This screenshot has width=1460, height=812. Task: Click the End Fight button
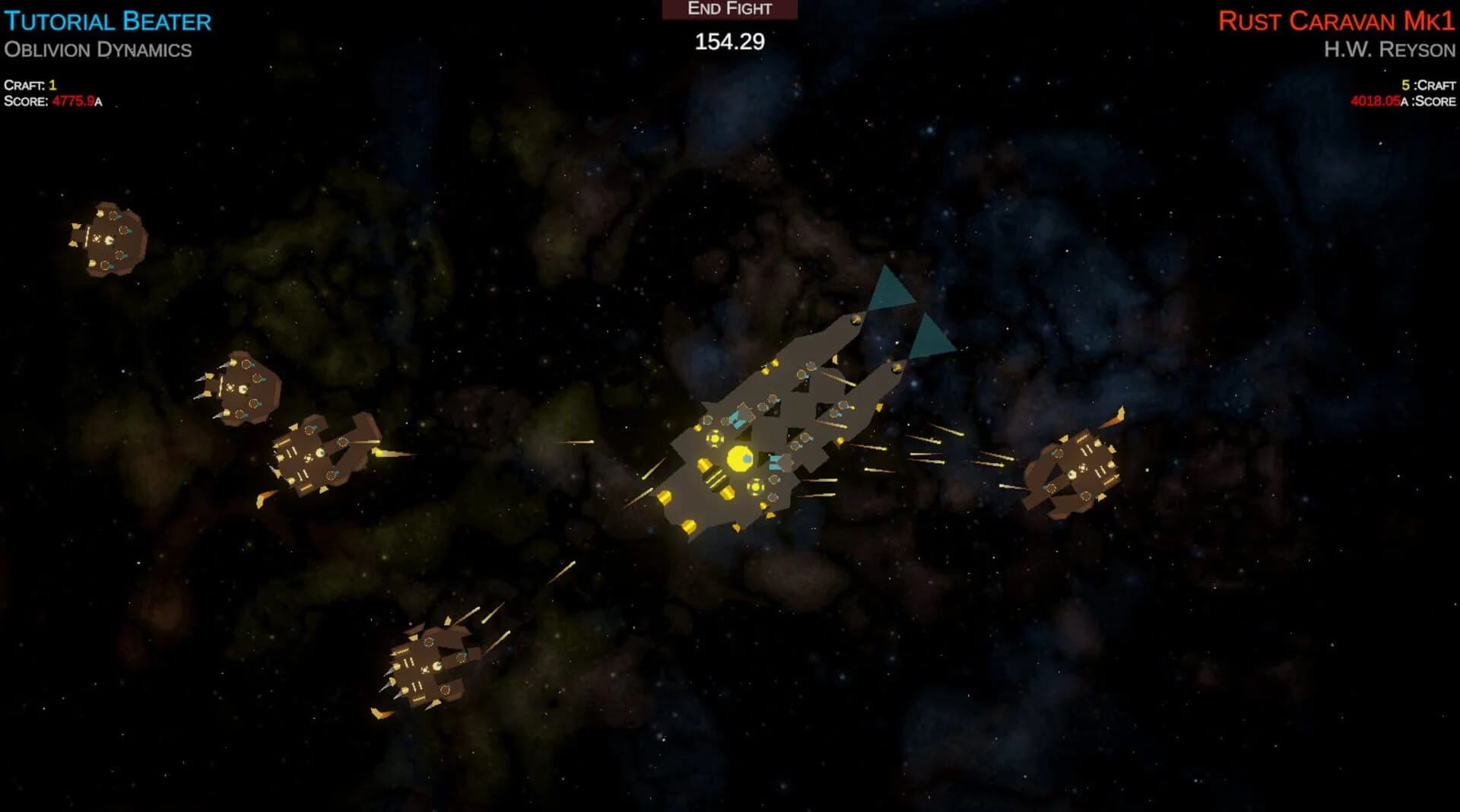click(730, 10)
